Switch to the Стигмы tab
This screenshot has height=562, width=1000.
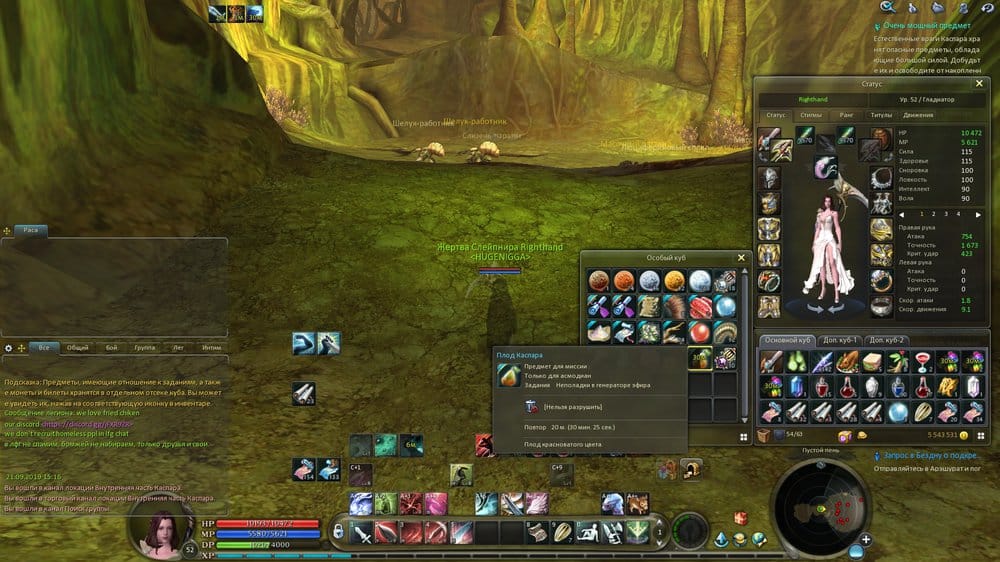[811, 115]
